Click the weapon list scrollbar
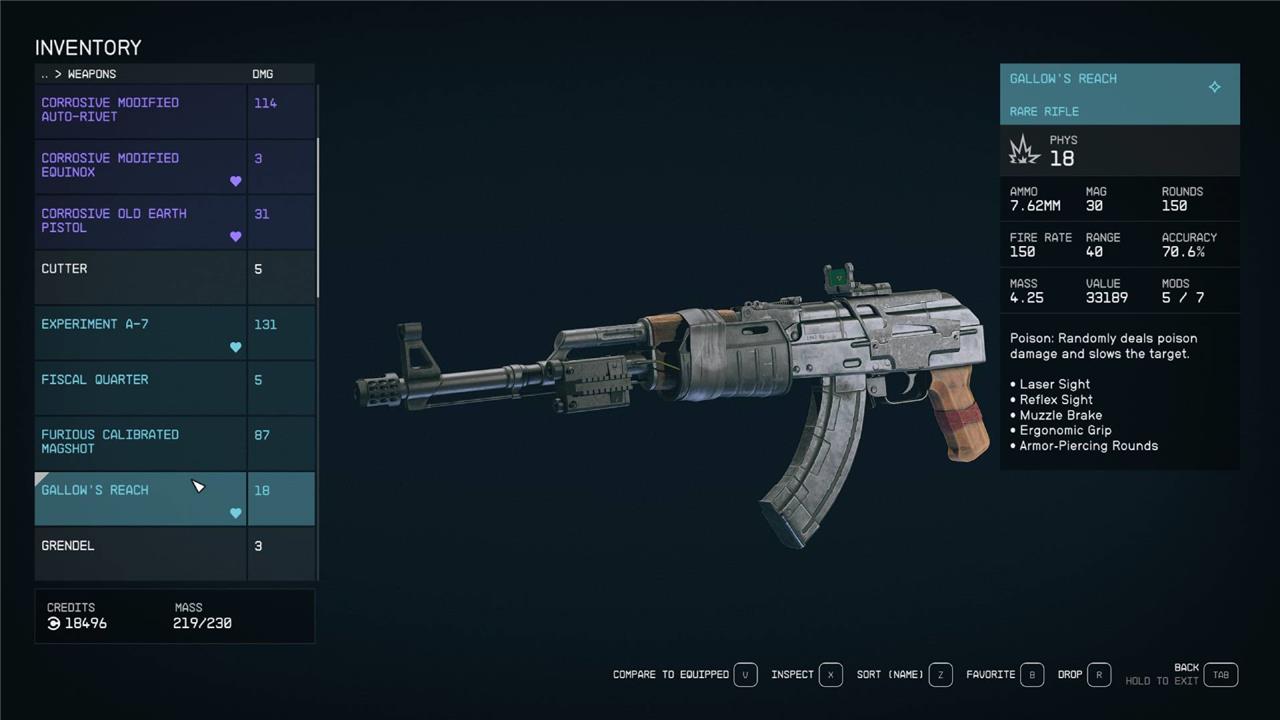Viewport: 1280px width, 720px height. (318, 190)
